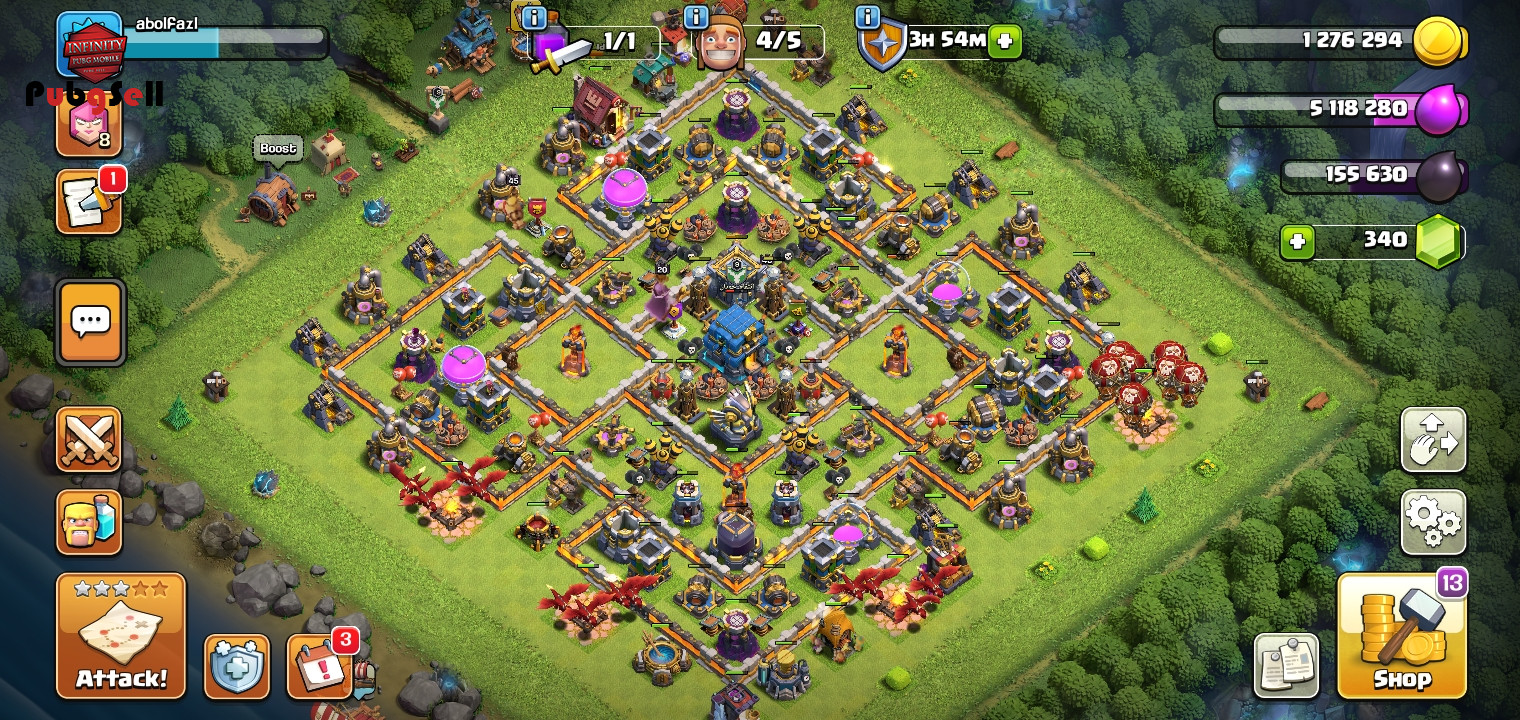Open the Shop with the hammer icon

coord(1402,636)
